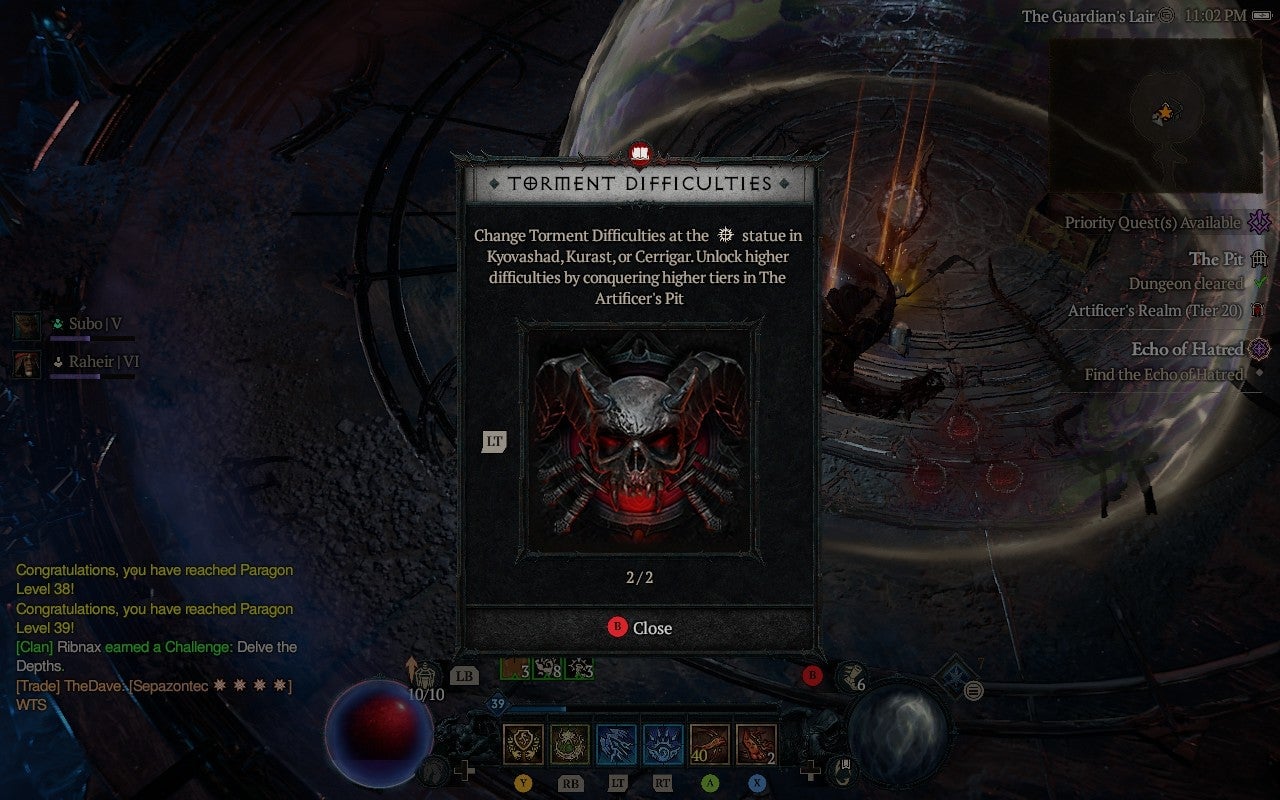Activate the skill bound to RB
Screen dimensions: 1280x800
coord(568,745)
